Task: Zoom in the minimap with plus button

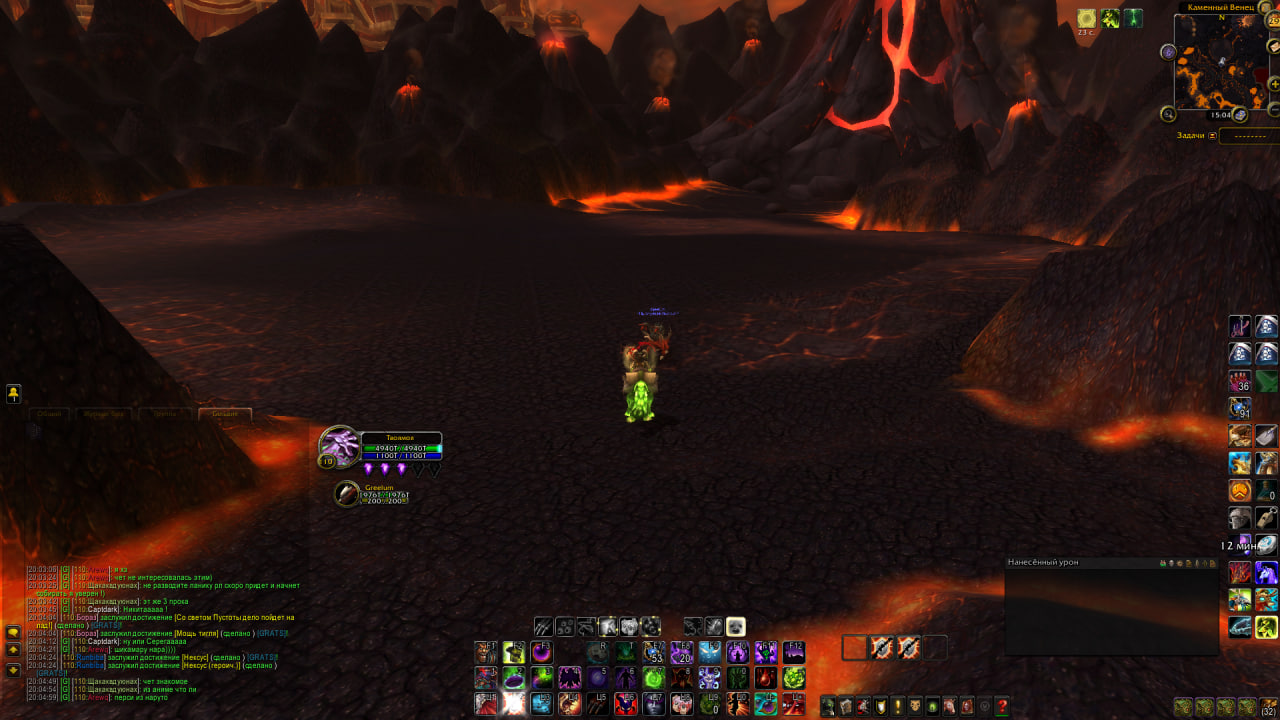Action: click(1274, 84)
